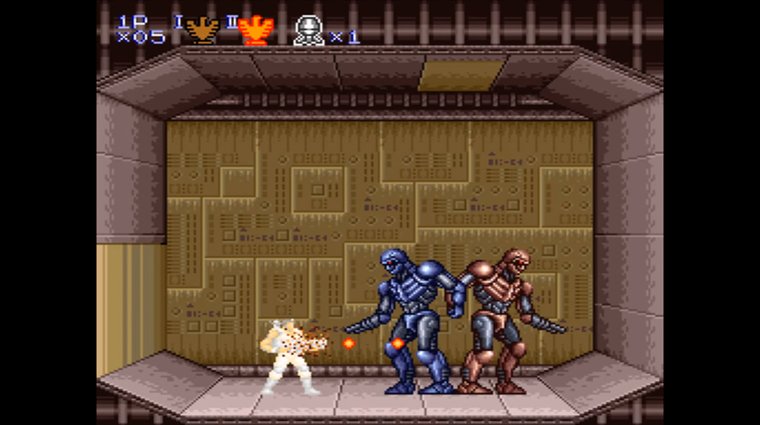Activate the smart bomb icon

pyautogui.click(x=309, y=30)
